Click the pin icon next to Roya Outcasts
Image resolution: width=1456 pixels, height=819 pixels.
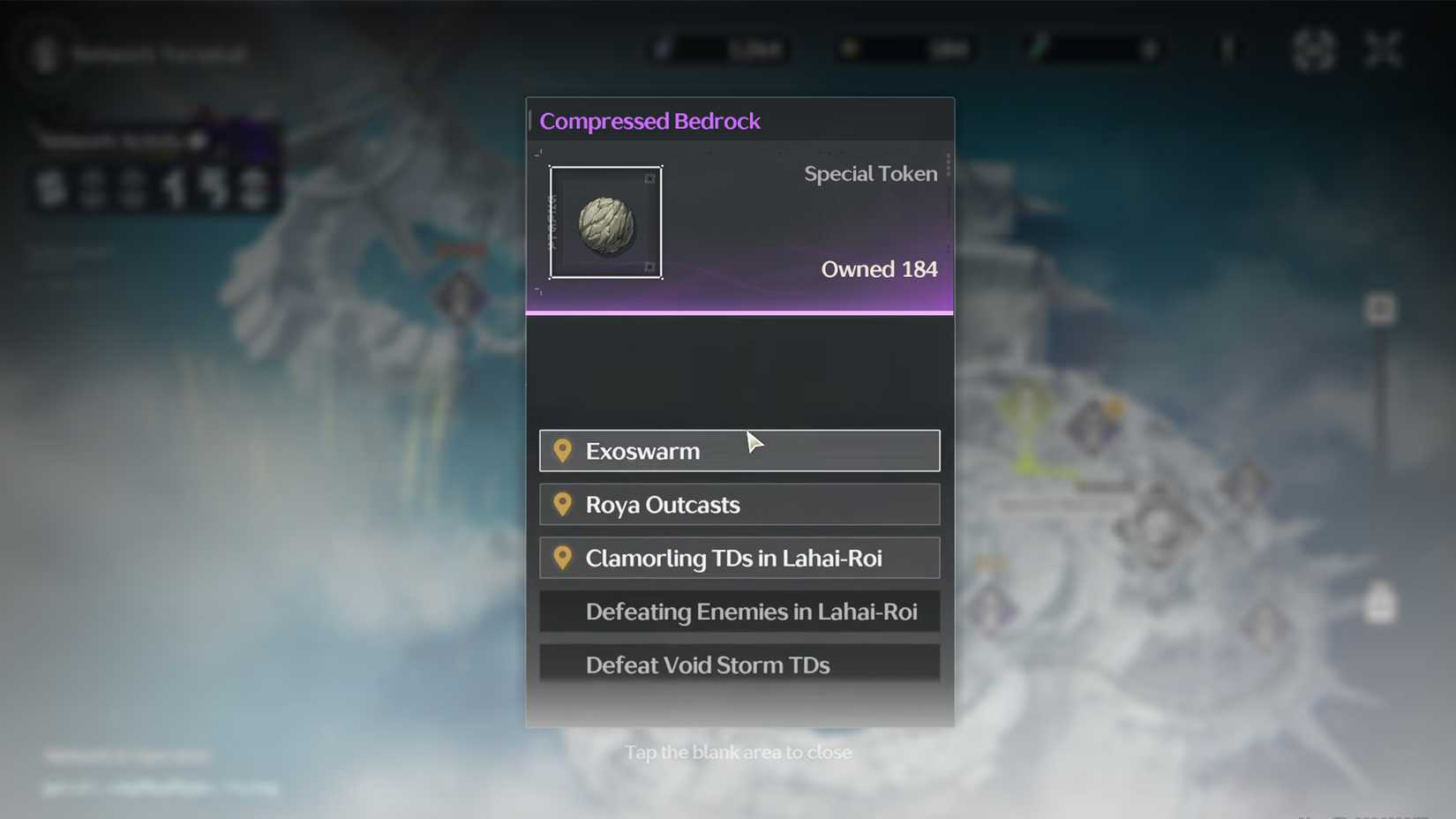tap(565, 504)
